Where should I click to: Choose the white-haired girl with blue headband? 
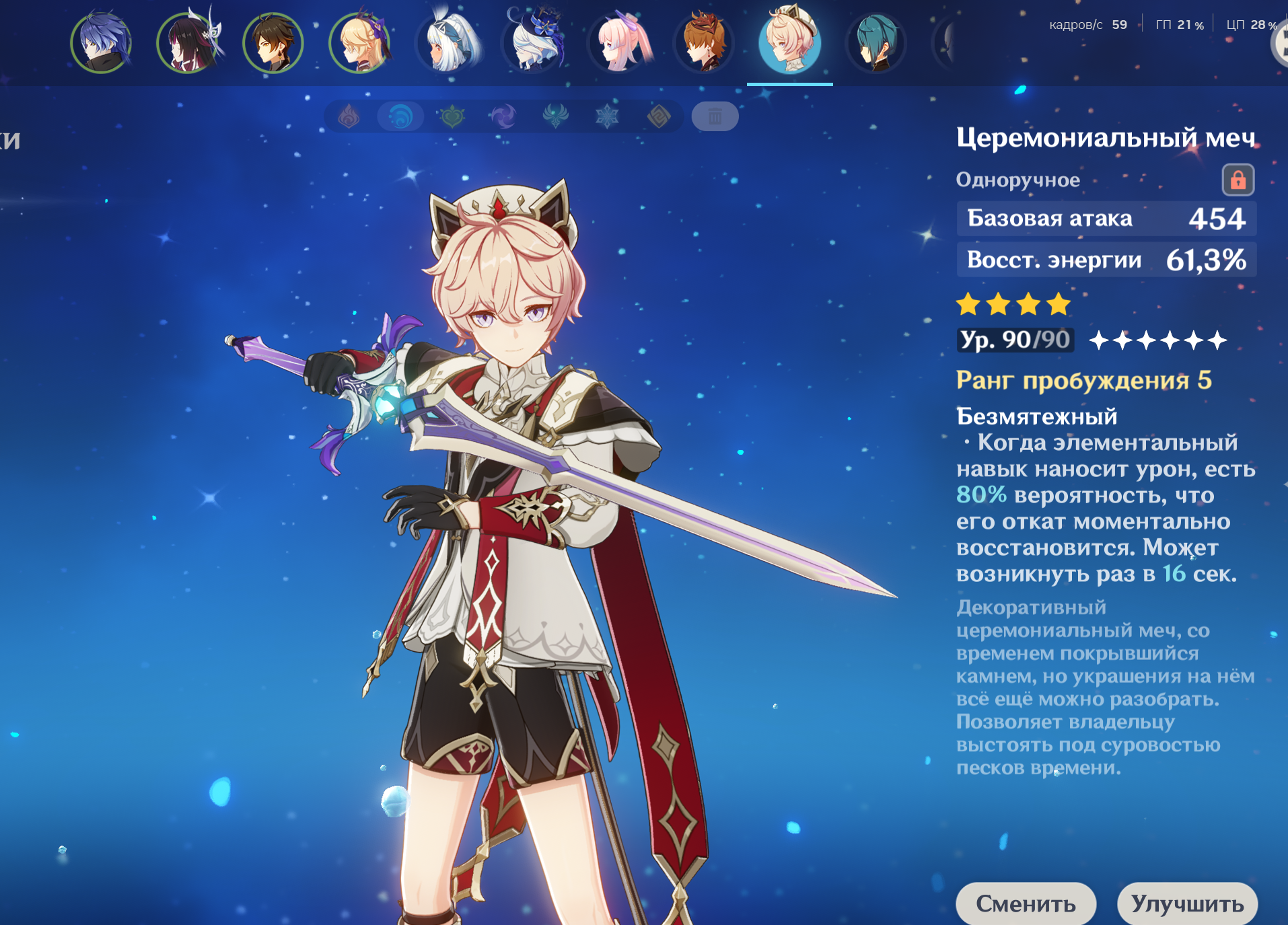point(445,43)
